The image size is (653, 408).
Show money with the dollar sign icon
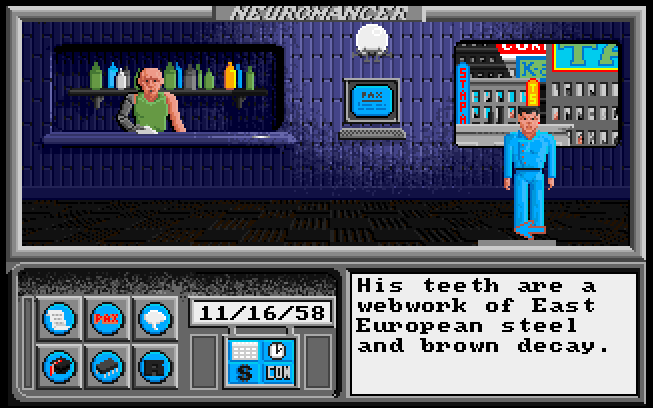(244, 373)
